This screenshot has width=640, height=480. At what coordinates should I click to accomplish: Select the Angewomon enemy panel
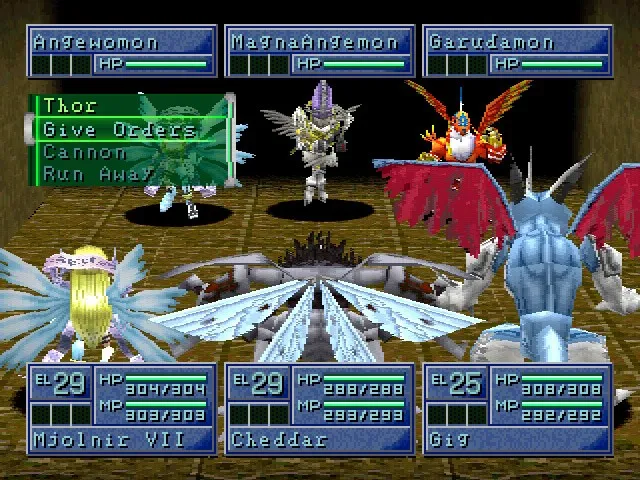121,52
